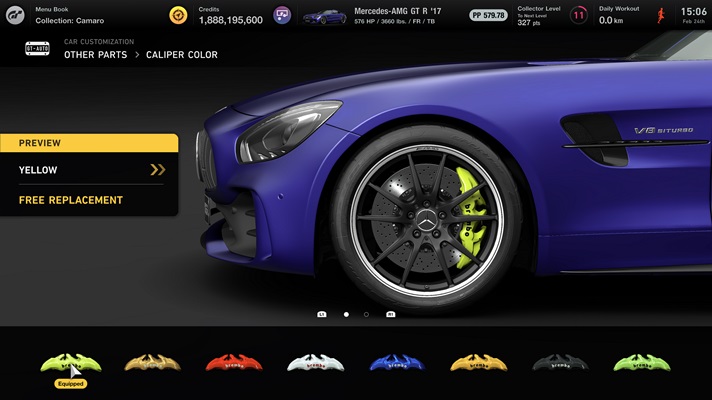The height and width of the screenshot is (400, 712).
Task: Go back to Other Parts breadcrumb
Action: coord(95,55)
